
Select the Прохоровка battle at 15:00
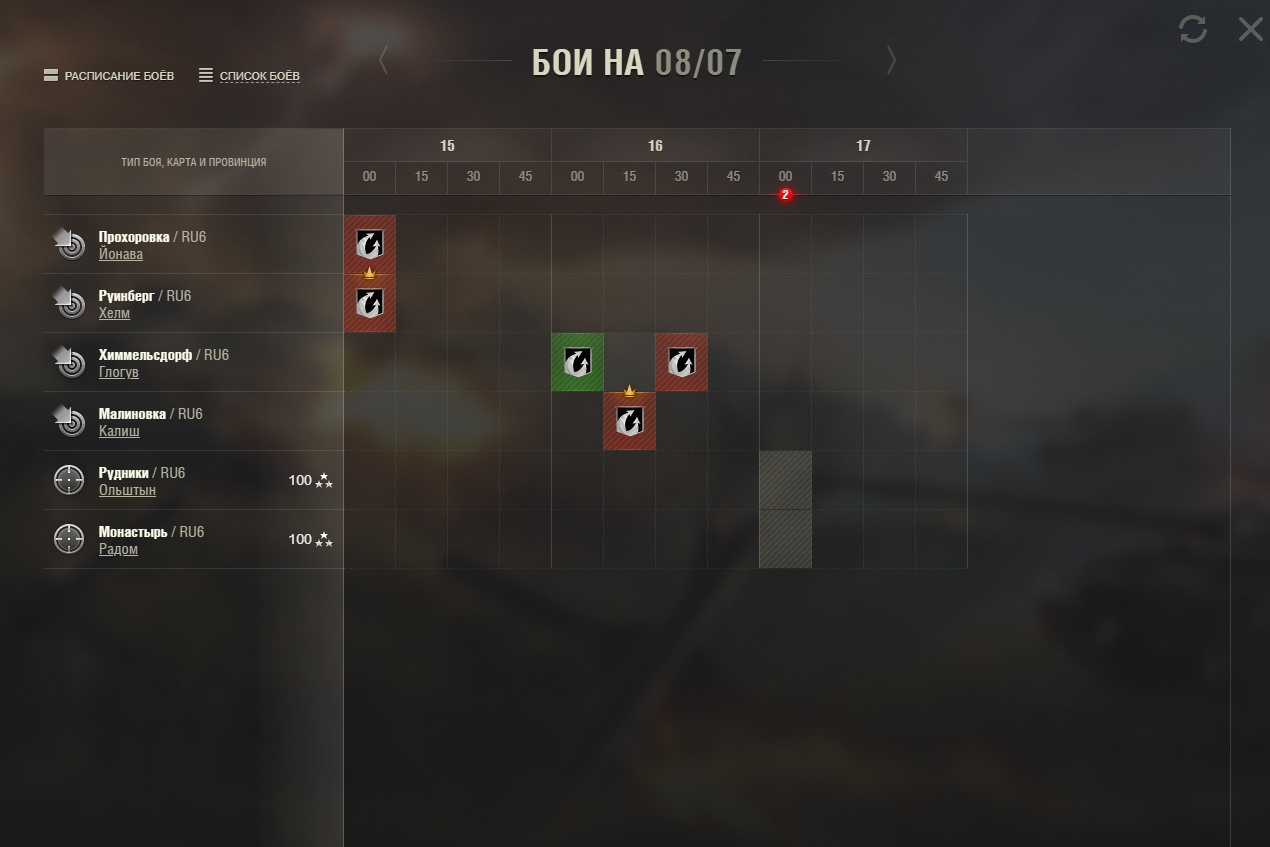(x=370, y=244)
